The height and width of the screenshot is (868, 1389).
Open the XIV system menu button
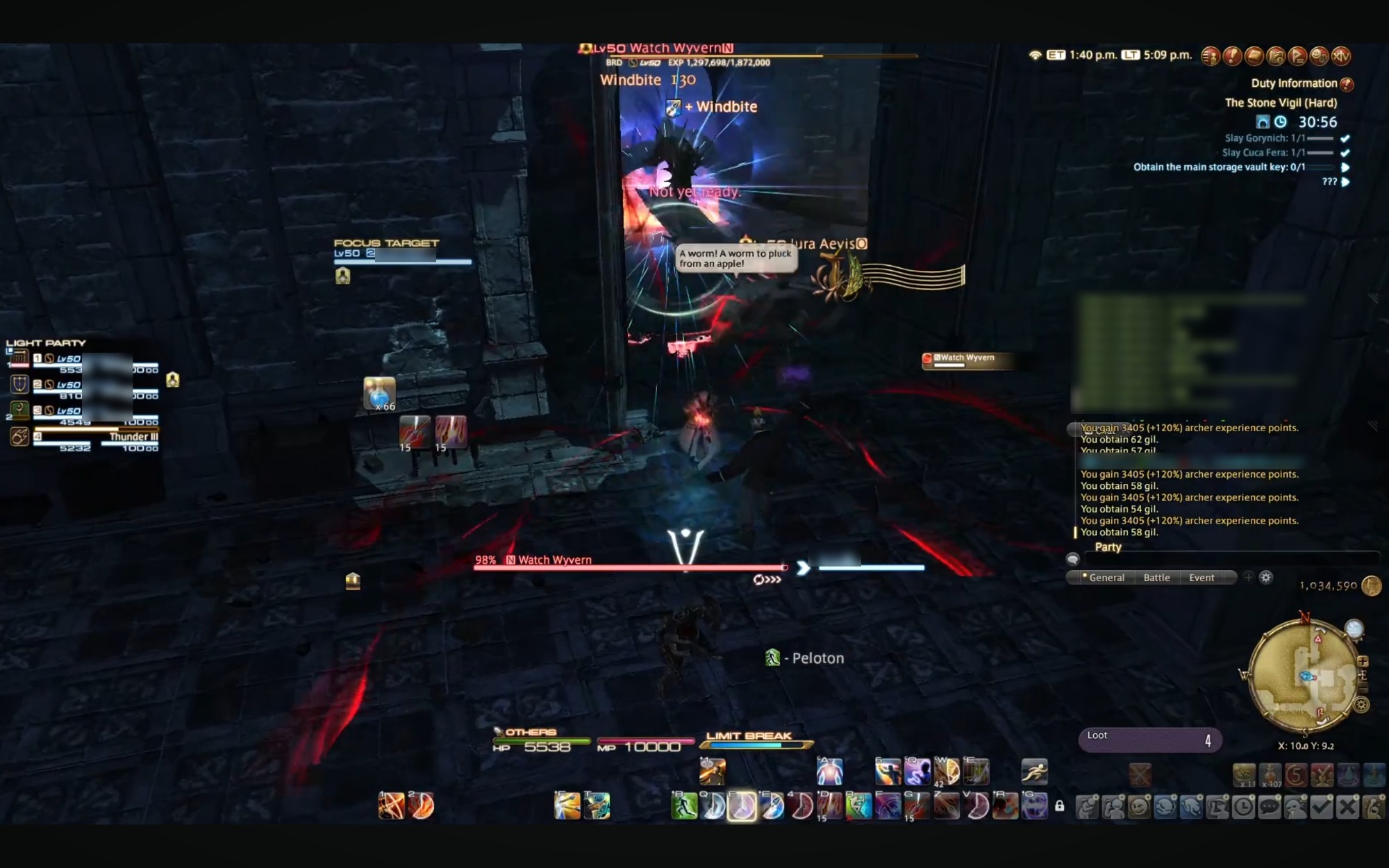[x=1341, y=56]
